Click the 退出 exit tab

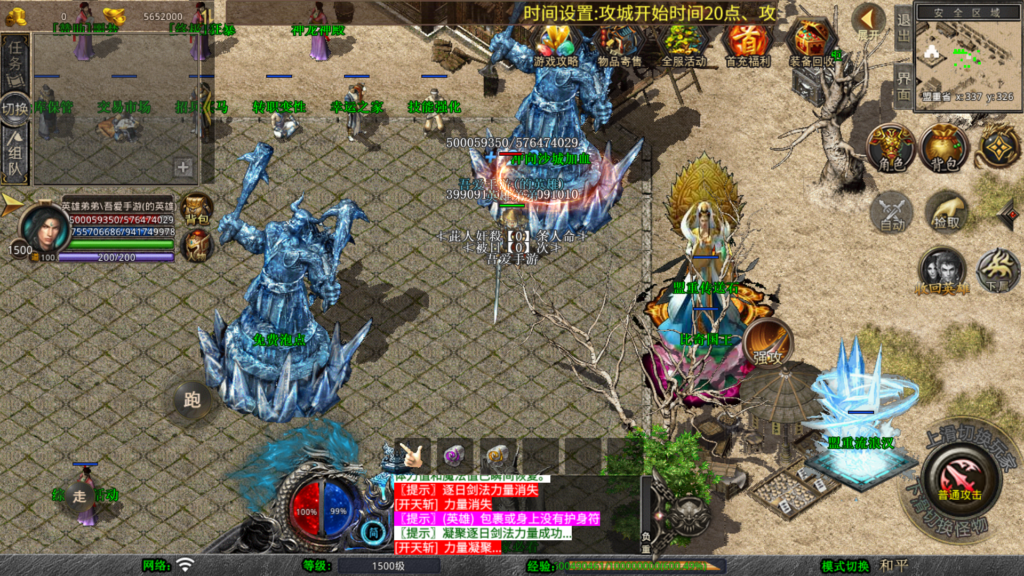902,22
